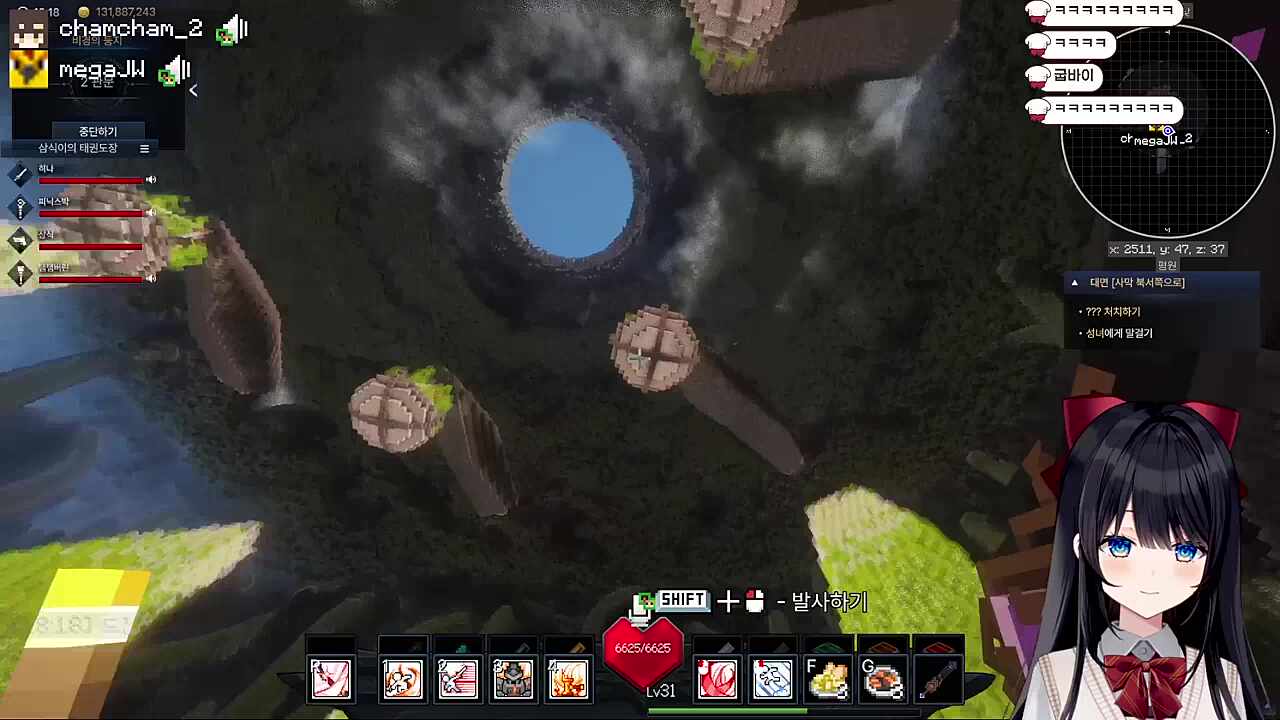Use skill slot 2 dash kick ability
This screenshot has height=720, width=1280.
tap(458, 679)
